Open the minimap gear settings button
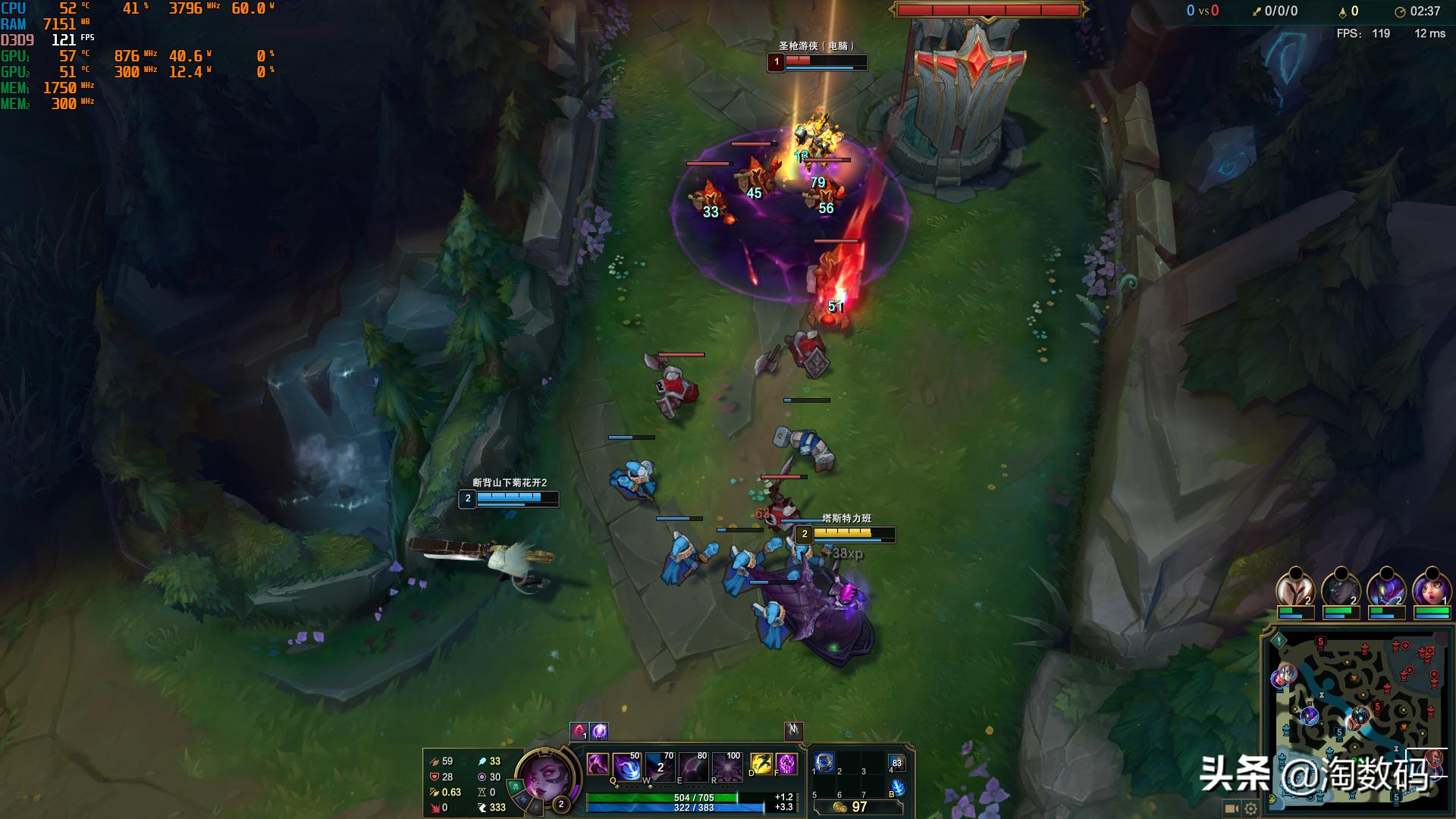Image resolution: width=1456 pixels, height=819 pixels. pyautogui.click(x=1250, y=808)
